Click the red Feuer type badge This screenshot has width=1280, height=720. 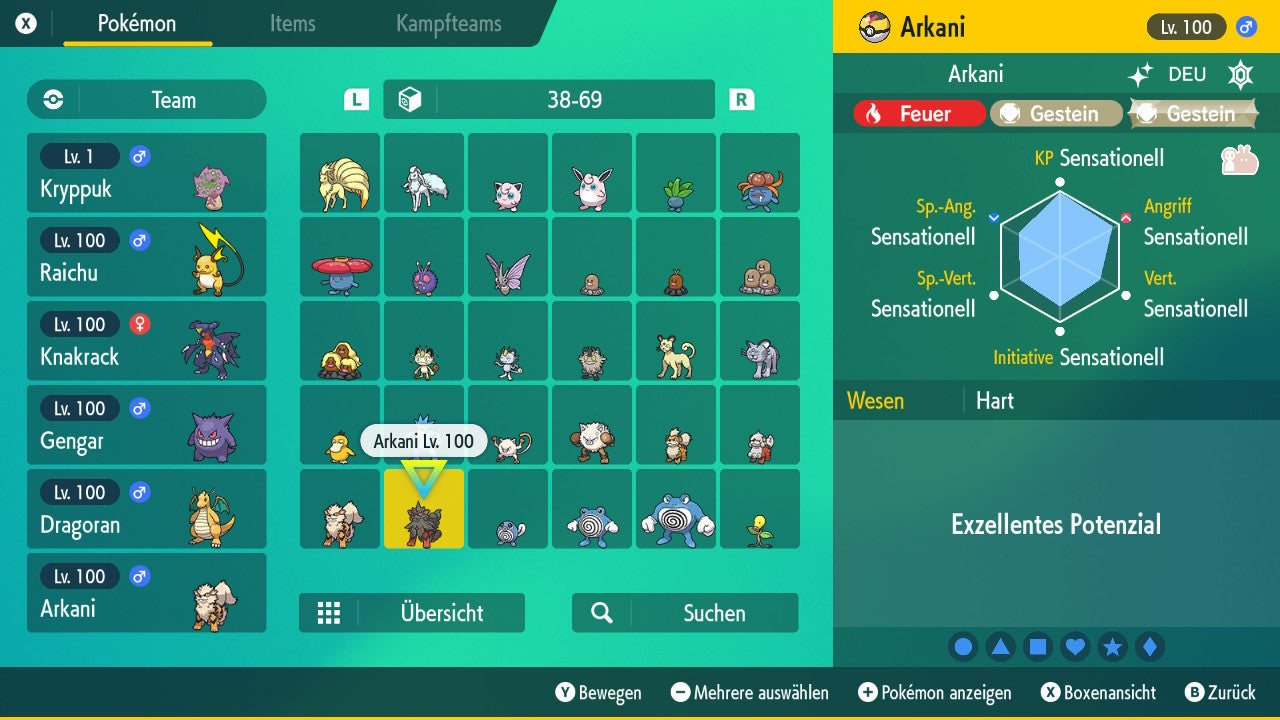point(918,113)
